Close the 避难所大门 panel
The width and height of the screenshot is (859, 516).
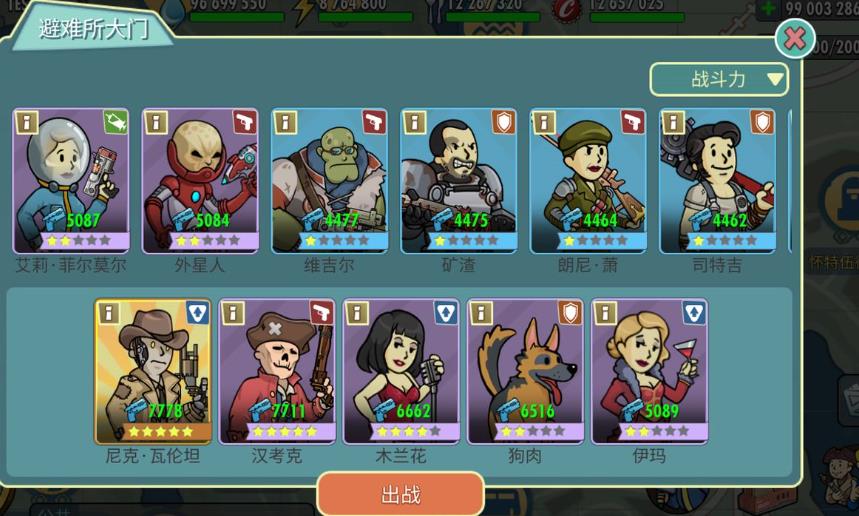[794, 39]
